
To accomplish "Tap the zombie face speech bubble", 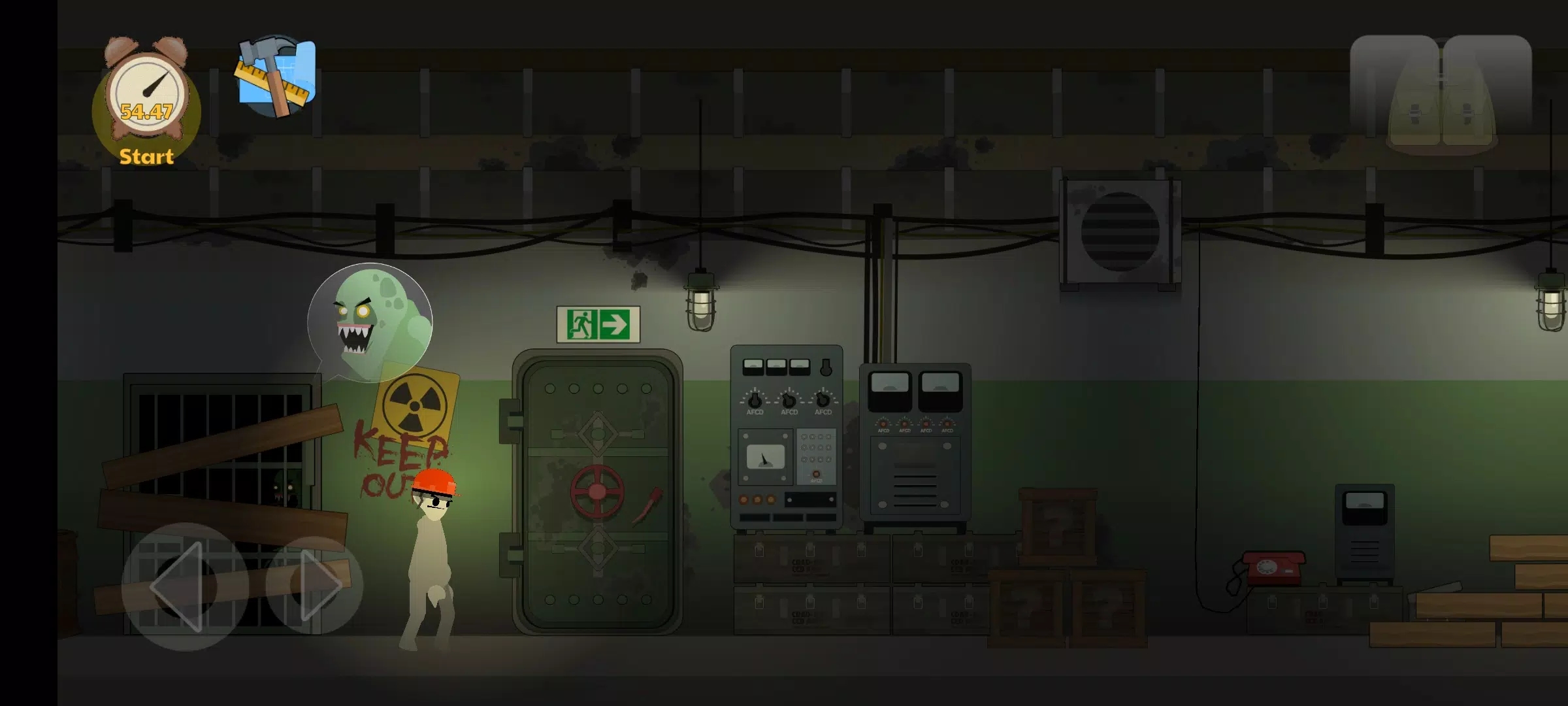I will (x=369, y=320).
